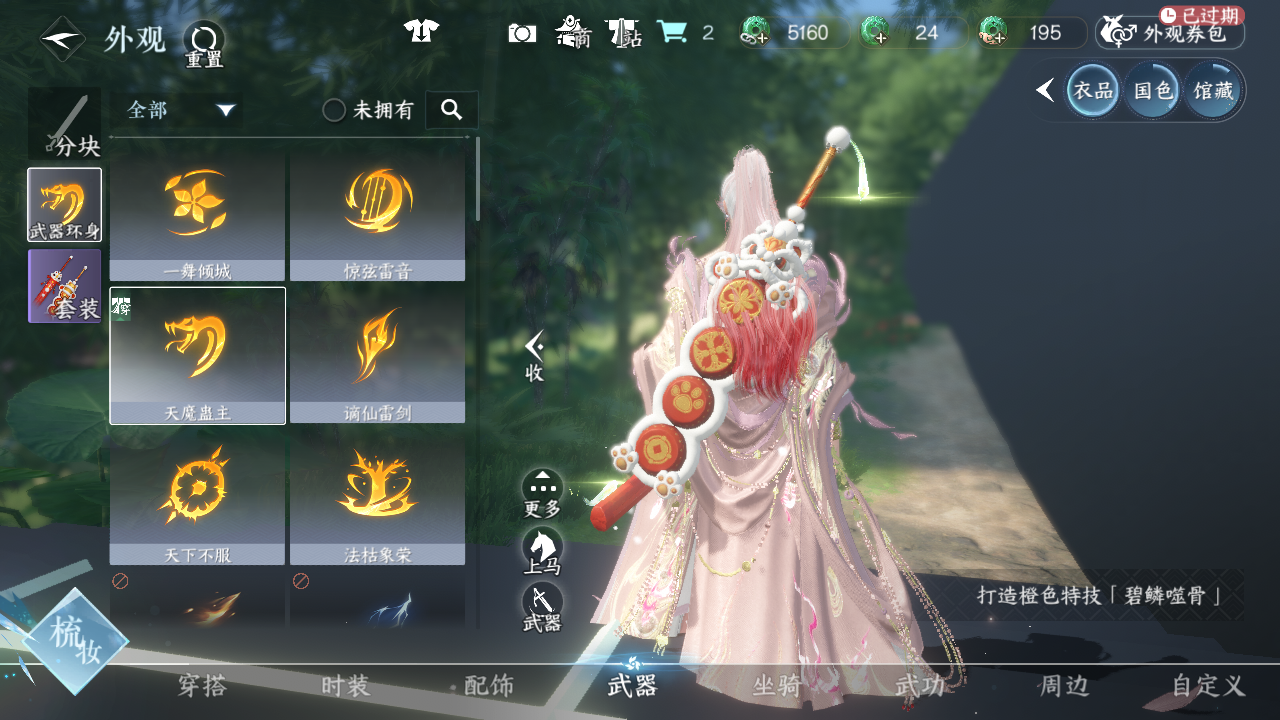
Task: Collapse the panel with 收 arrow
Action: [535, 355]
